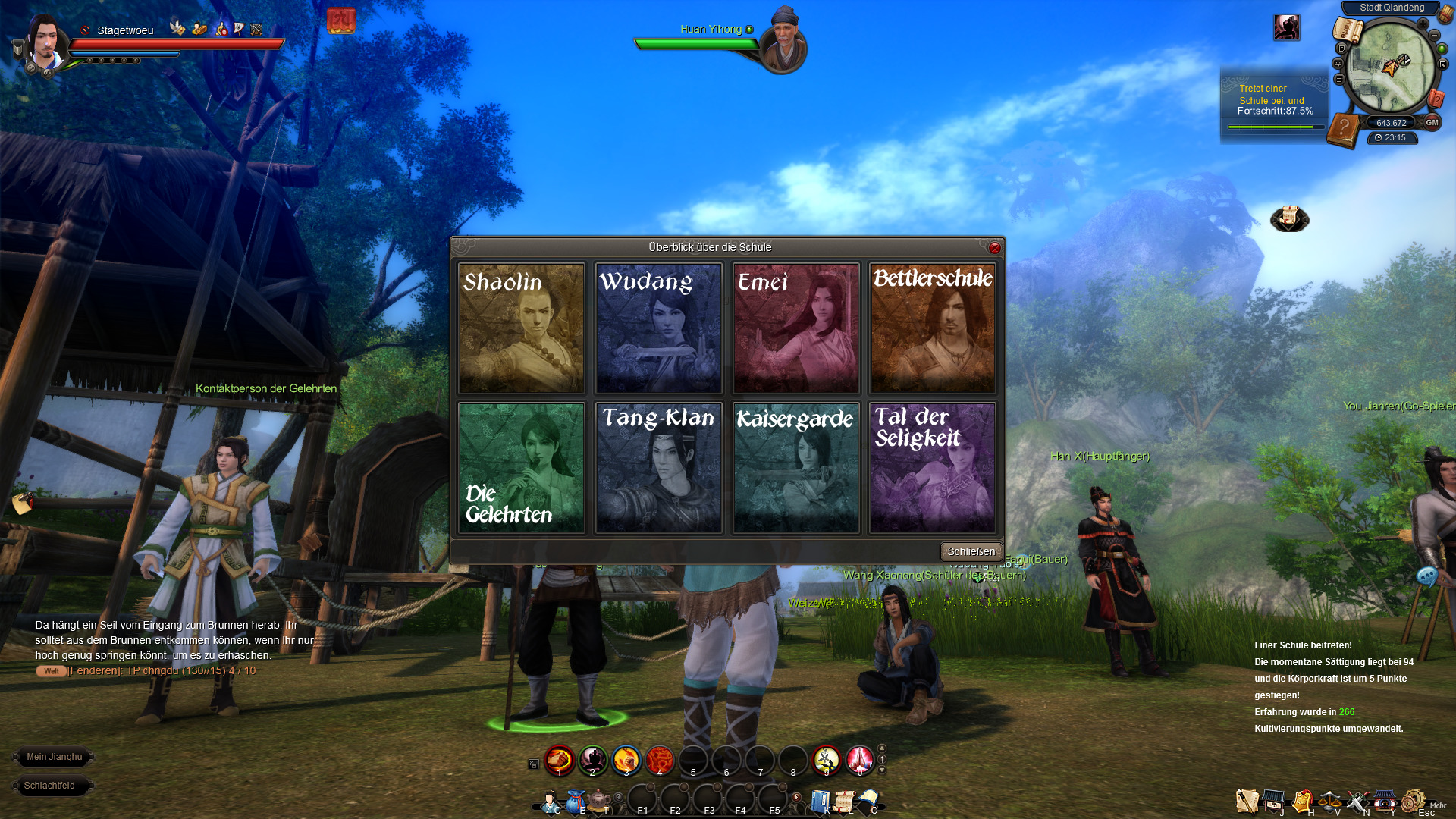Select the Bettlerschule school tile
This screenshot has height=819, width=1456.
(932, 328)
